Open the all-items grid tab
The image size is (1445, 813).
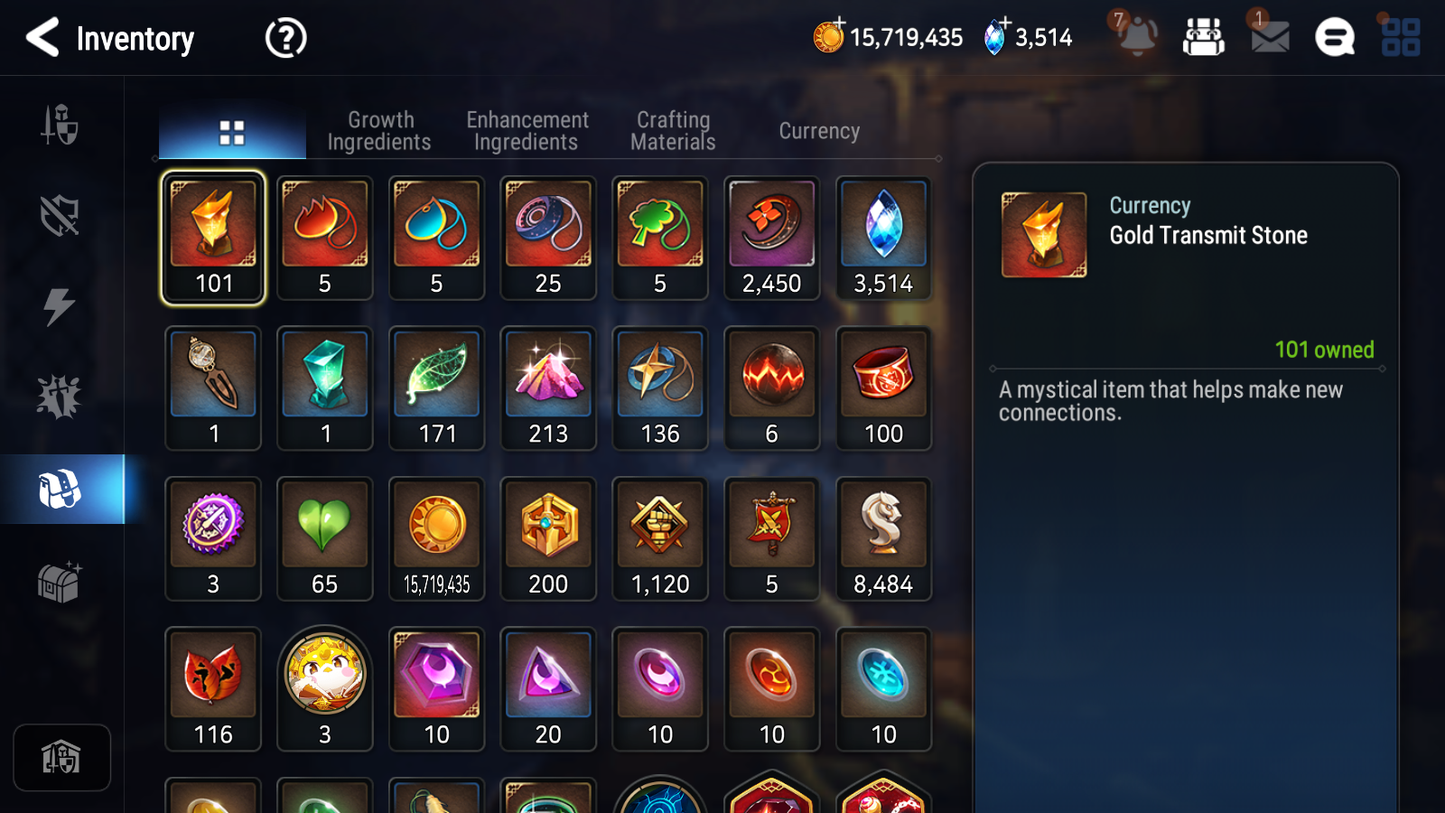232,130
